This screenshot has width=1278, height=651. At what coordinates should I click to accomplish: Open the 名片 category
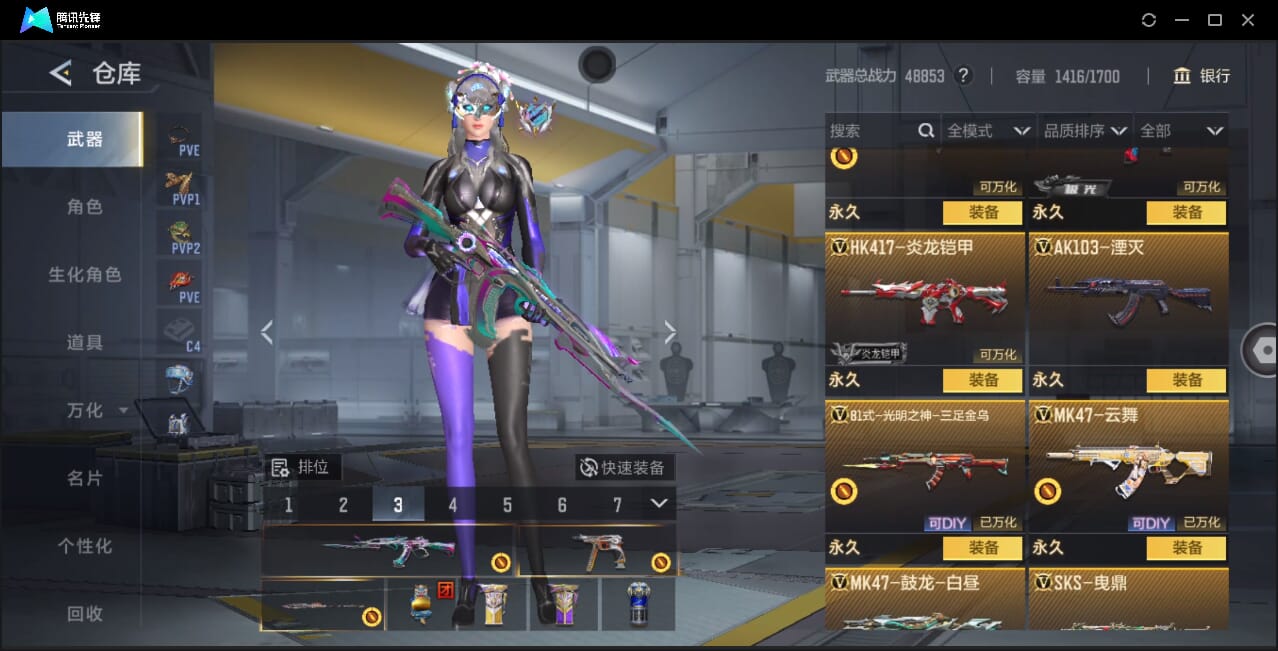click(x=85, y=479)
